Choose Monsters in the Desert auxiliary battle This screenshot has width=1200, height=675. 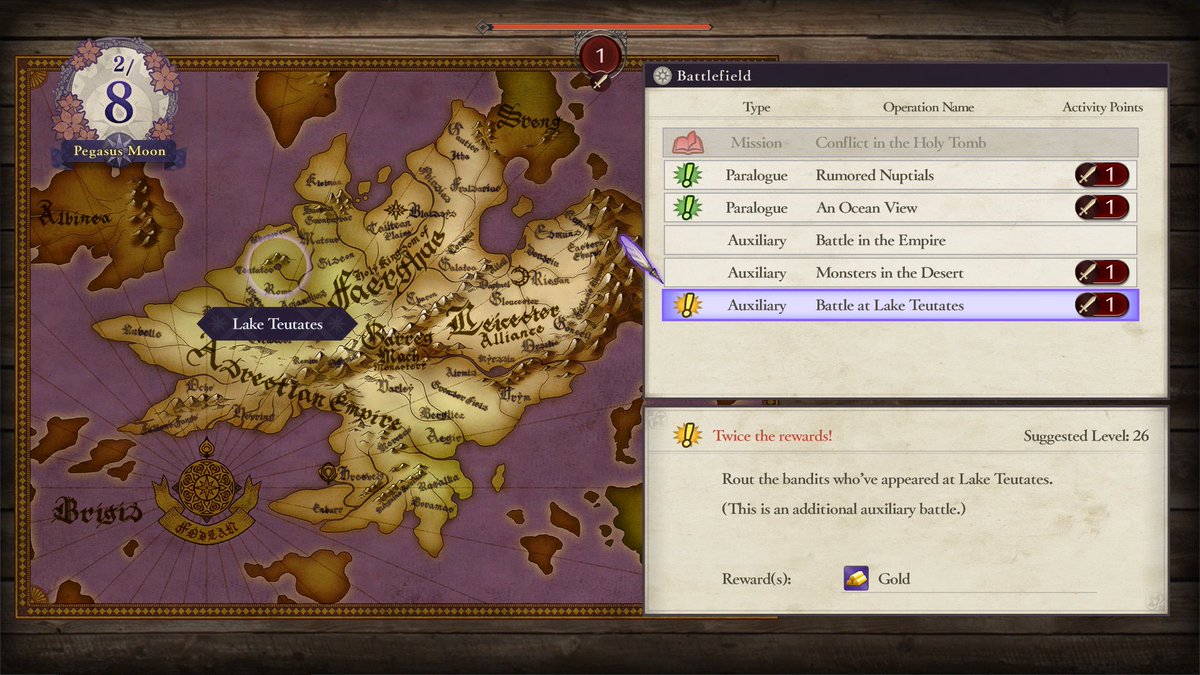tap(900, 273)
